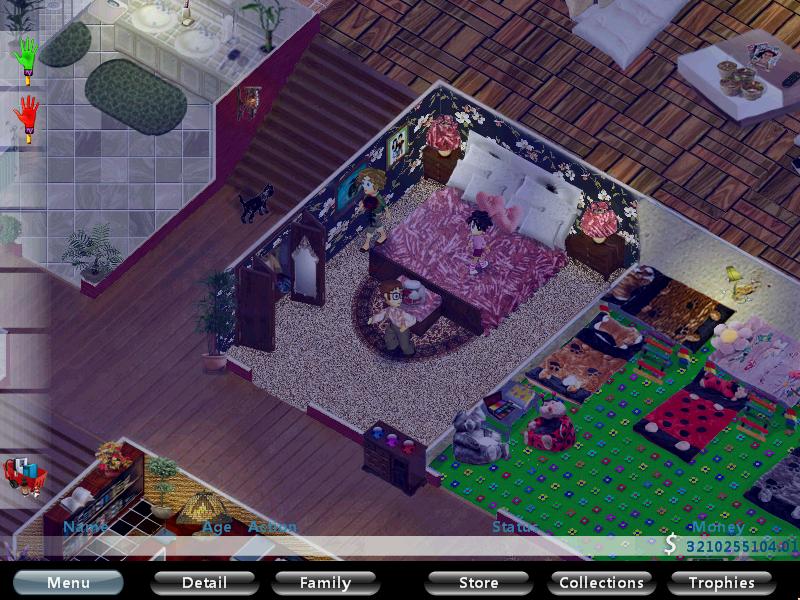This screenshot has height=600, width=800.
Task: Show the Detail panel
Action: tap(204, 582)
